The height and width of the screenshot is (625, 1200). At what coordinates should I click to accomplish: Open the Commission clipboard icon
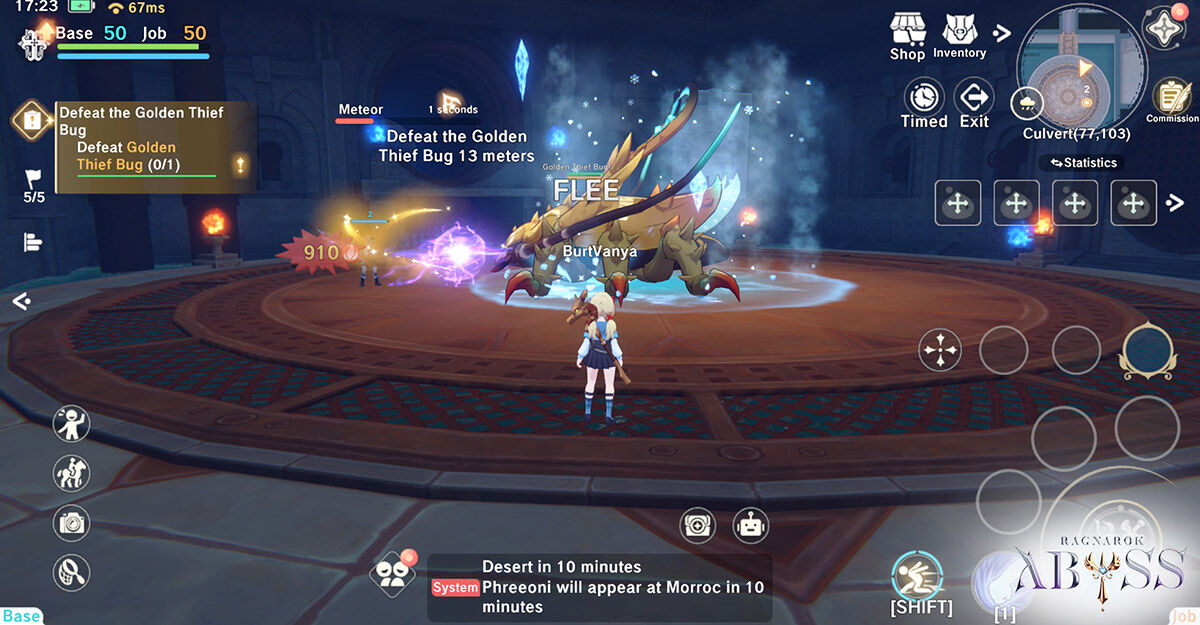coord(1171,100)
